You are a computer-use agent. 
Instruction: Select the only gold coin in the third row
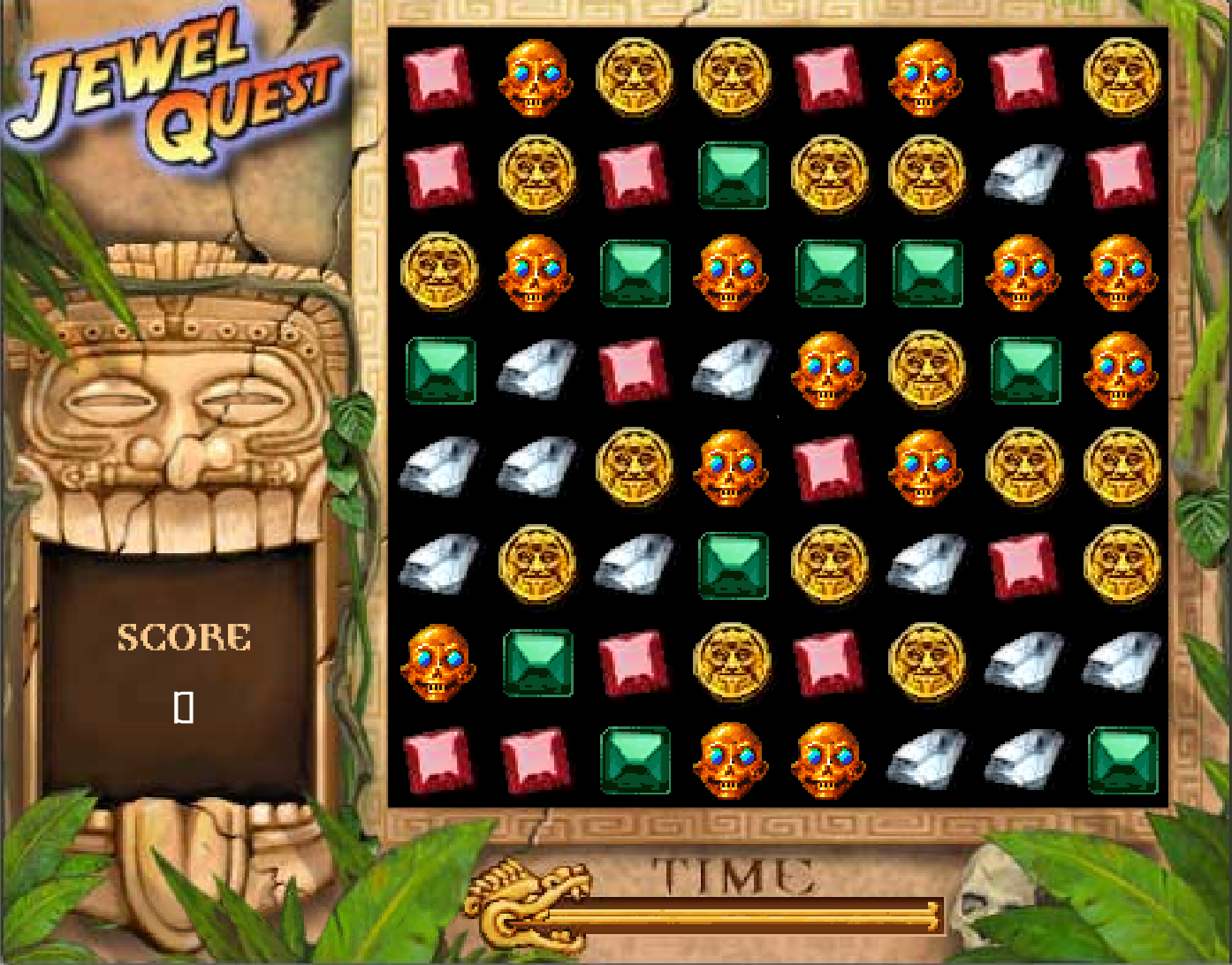[x=438, y=272]
